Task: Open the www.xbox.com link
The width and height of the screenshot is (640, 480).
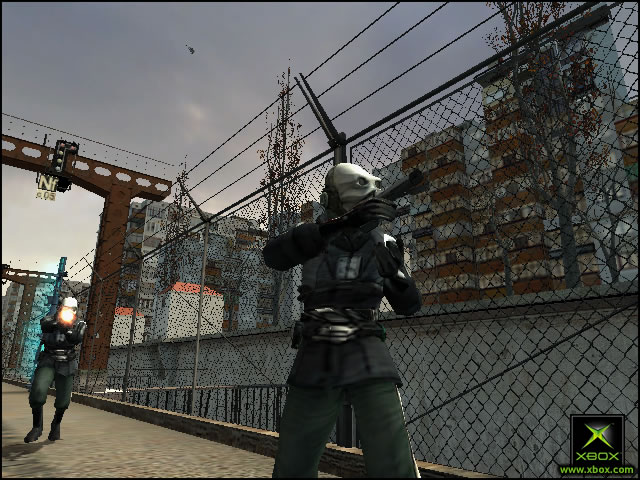Action: click(597, 469)
